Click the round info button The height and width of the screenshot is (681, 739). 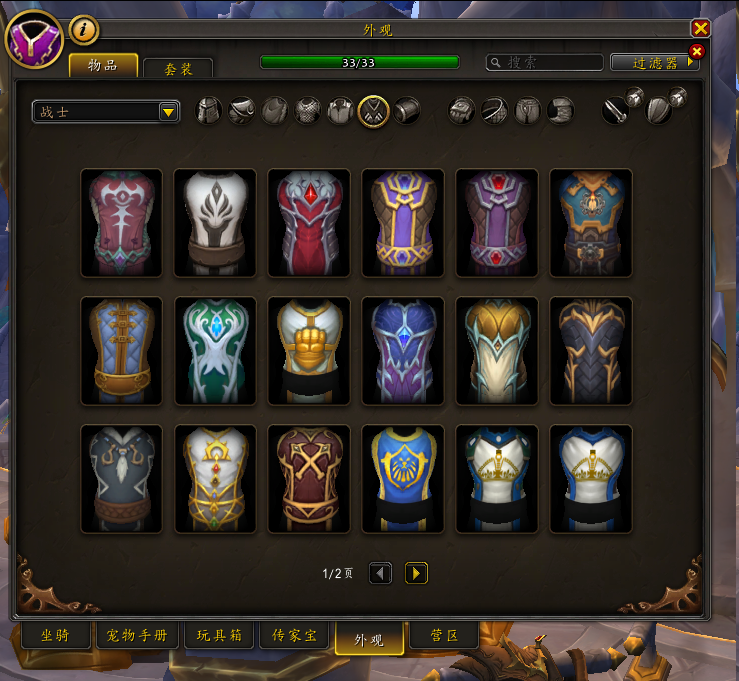click(x=84, y=30)
